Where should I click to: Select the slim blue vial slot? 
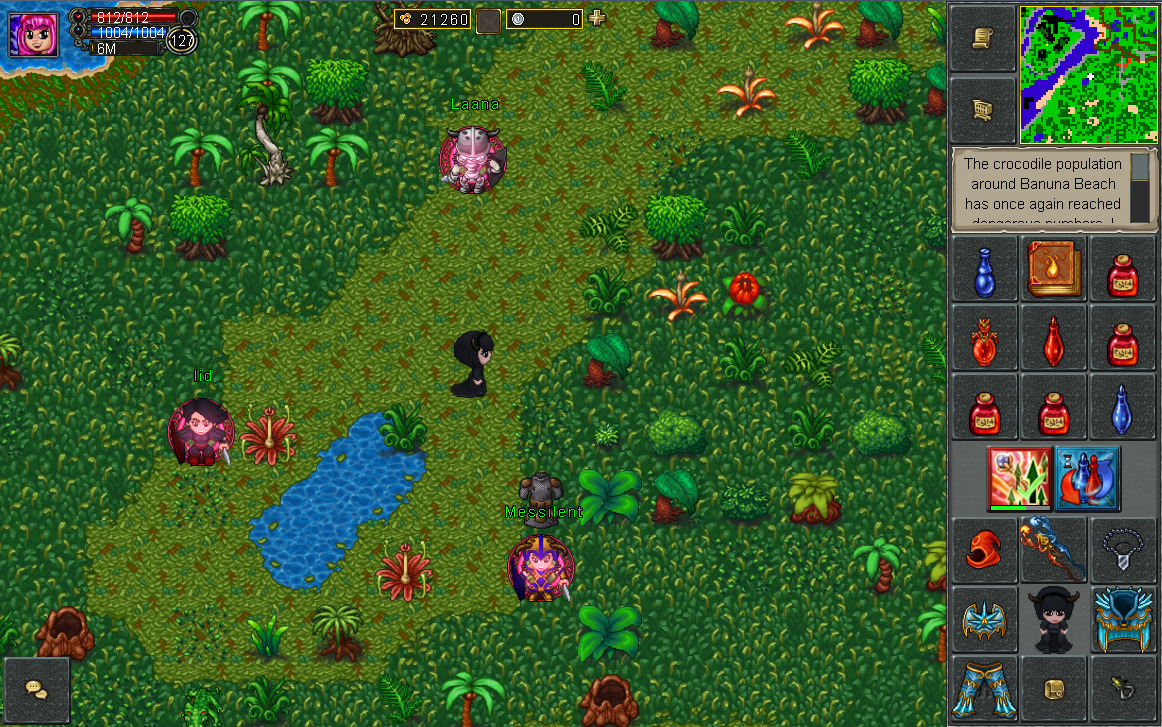coord(1122,408)
